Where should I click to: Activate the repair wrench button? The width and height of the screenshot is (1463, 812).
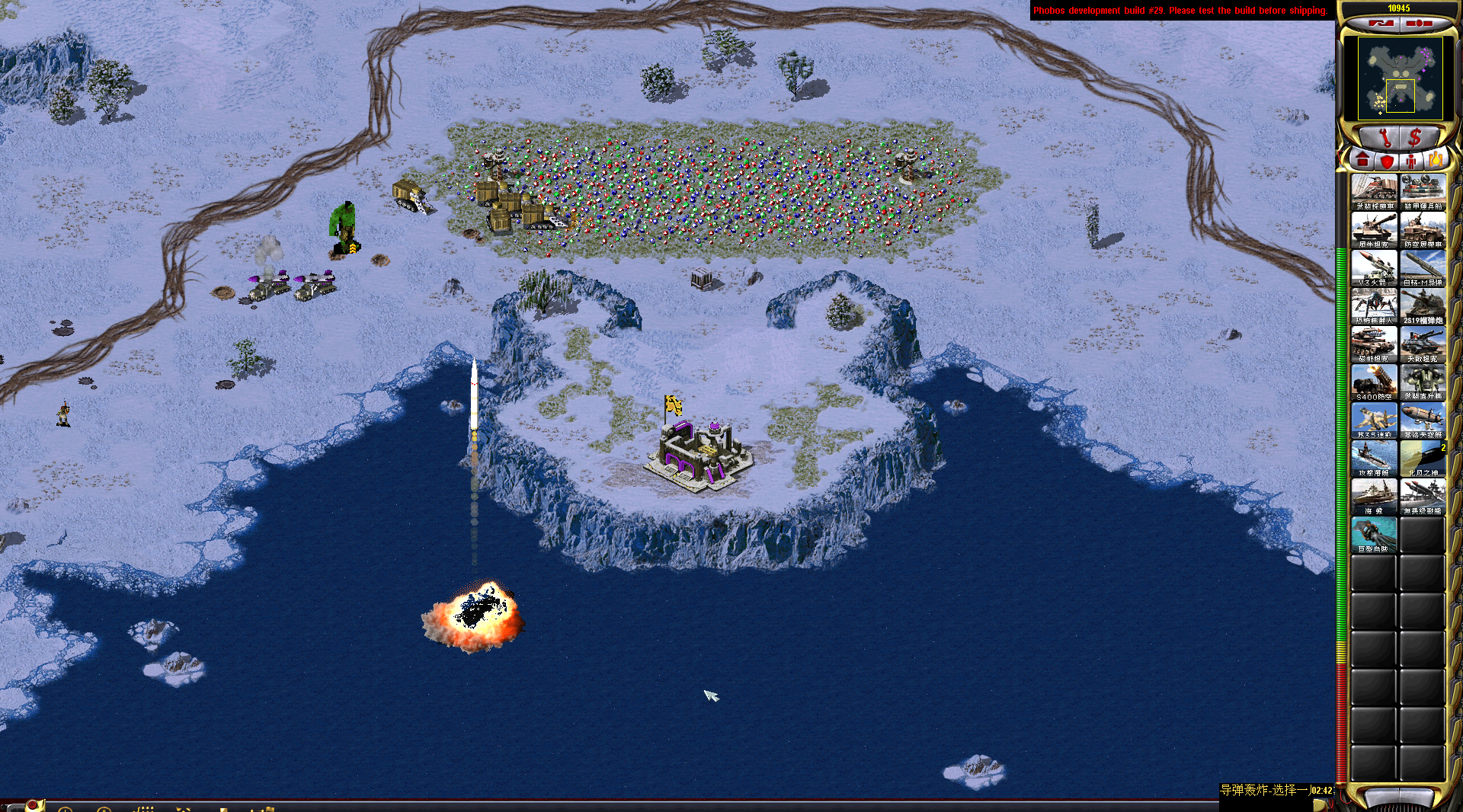1384,137
